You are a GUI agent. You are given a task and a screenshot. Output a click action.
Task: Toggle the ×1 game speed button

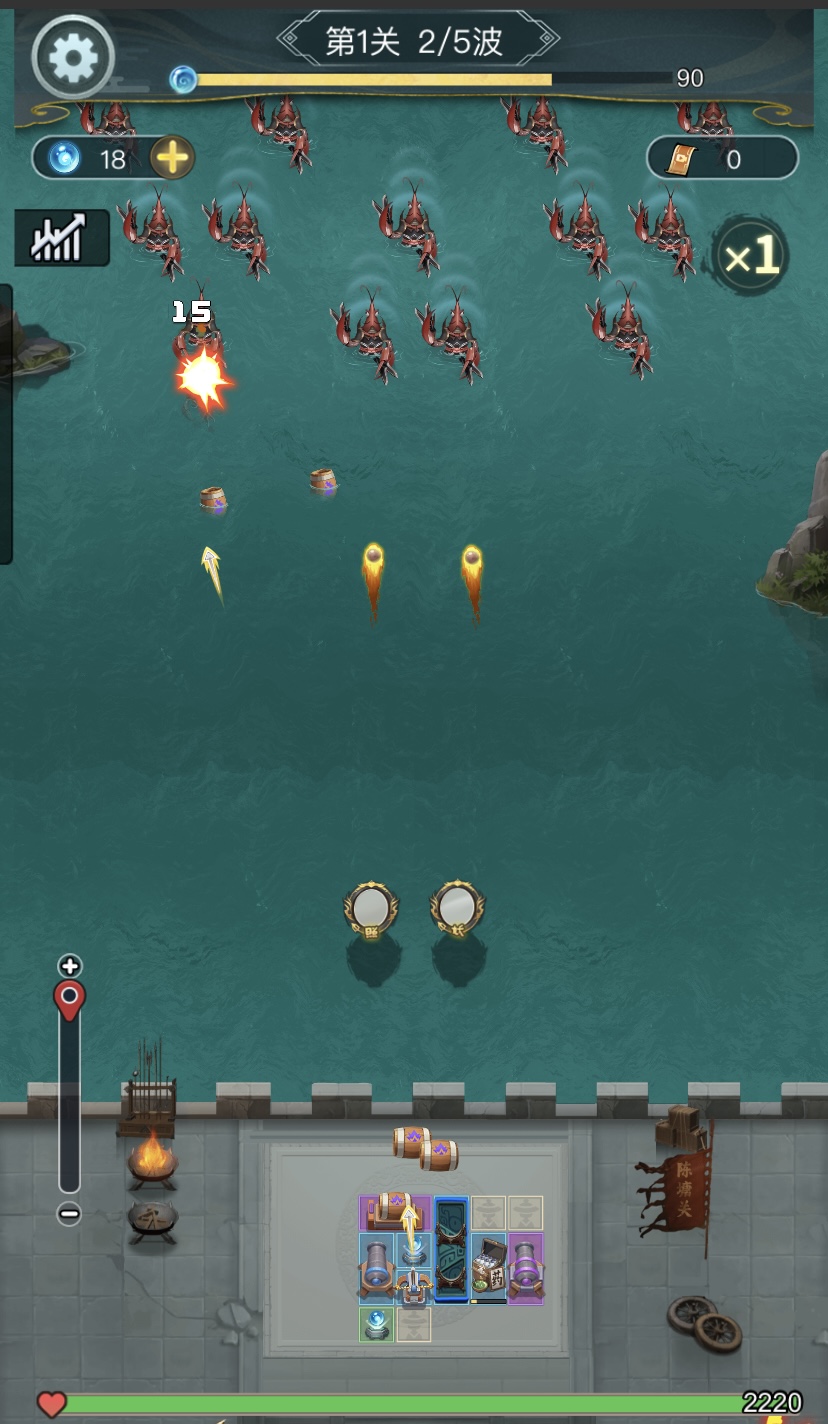point(751,258)
